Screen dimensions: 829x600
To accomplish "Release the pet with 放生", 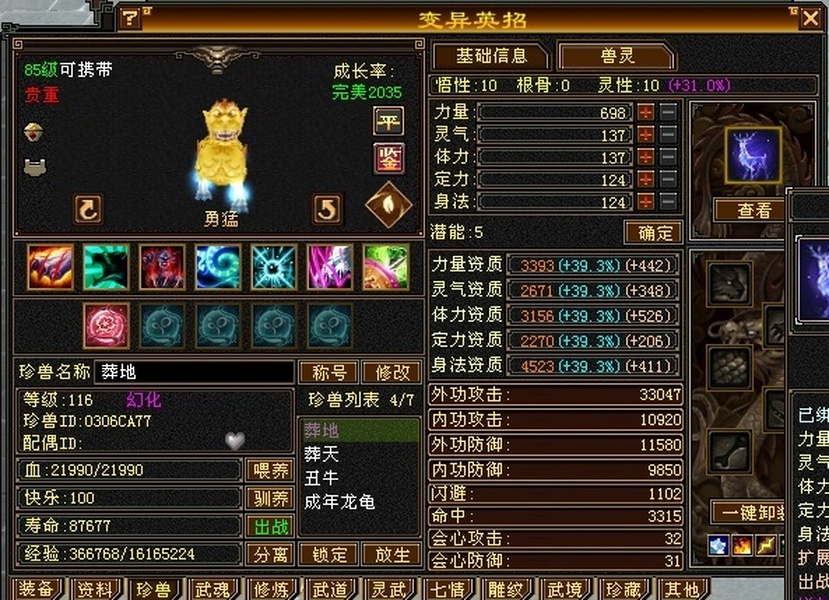I will pos(392,554).
